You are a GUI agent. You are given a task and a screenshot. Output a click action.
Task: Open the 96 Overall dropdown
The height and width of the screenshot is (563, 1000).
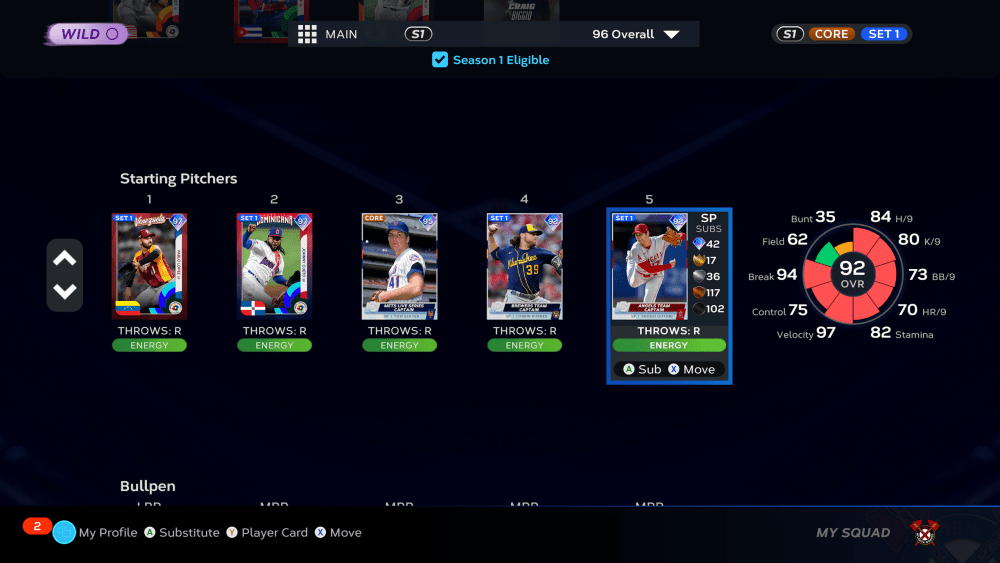click(x=635, y=34)
